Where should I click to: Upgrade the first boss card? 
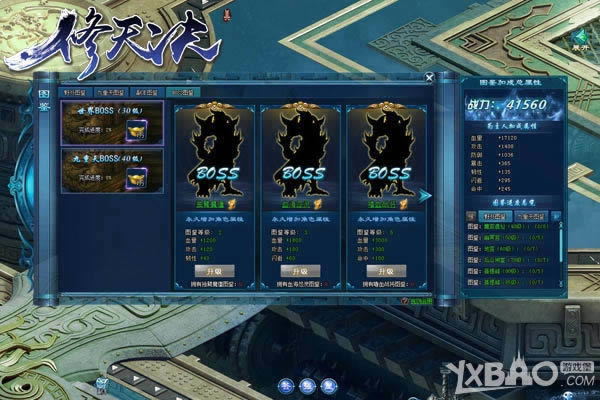point(214,271)
